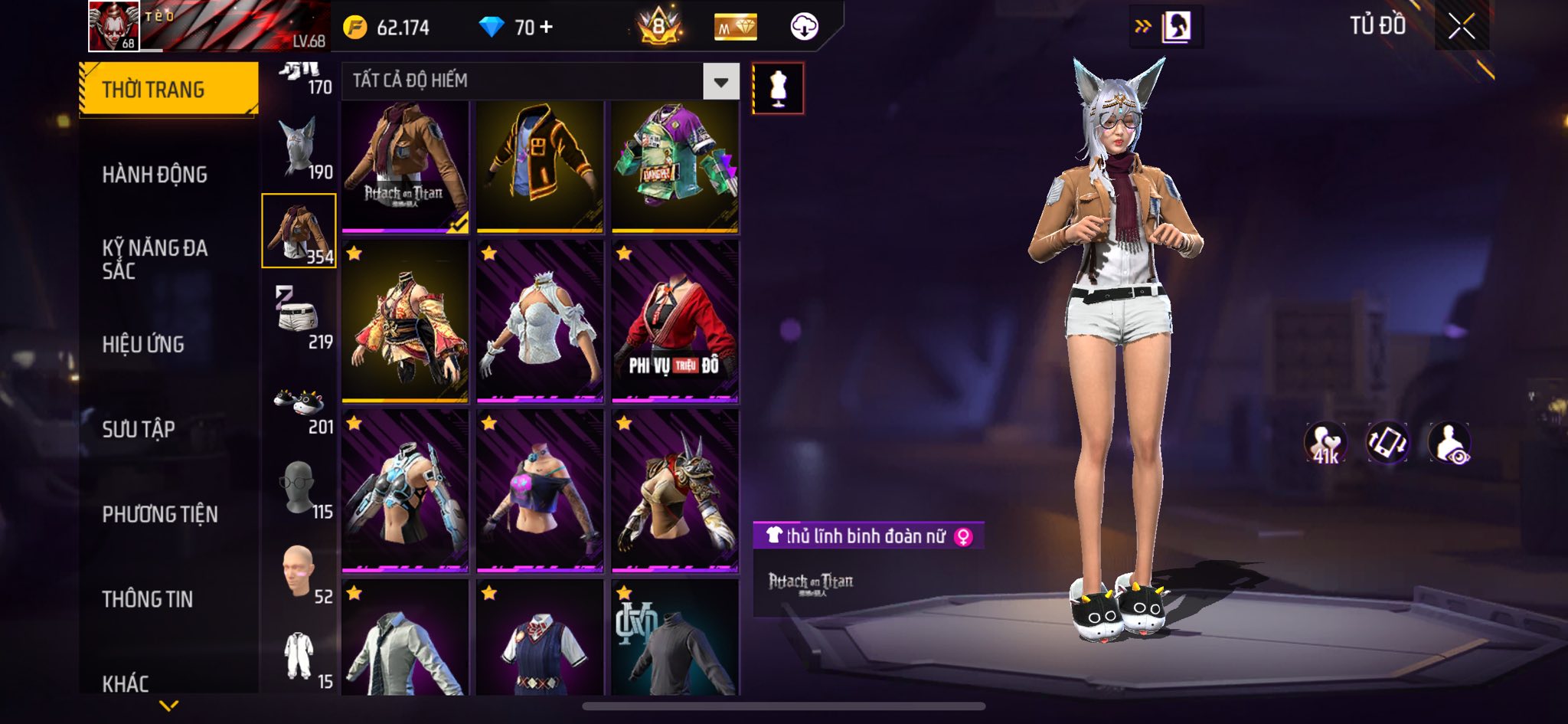Open the wolf-ear head category
Viewport: 1568px width, 724px height.
pyautogui.click(x=299, y=147)
